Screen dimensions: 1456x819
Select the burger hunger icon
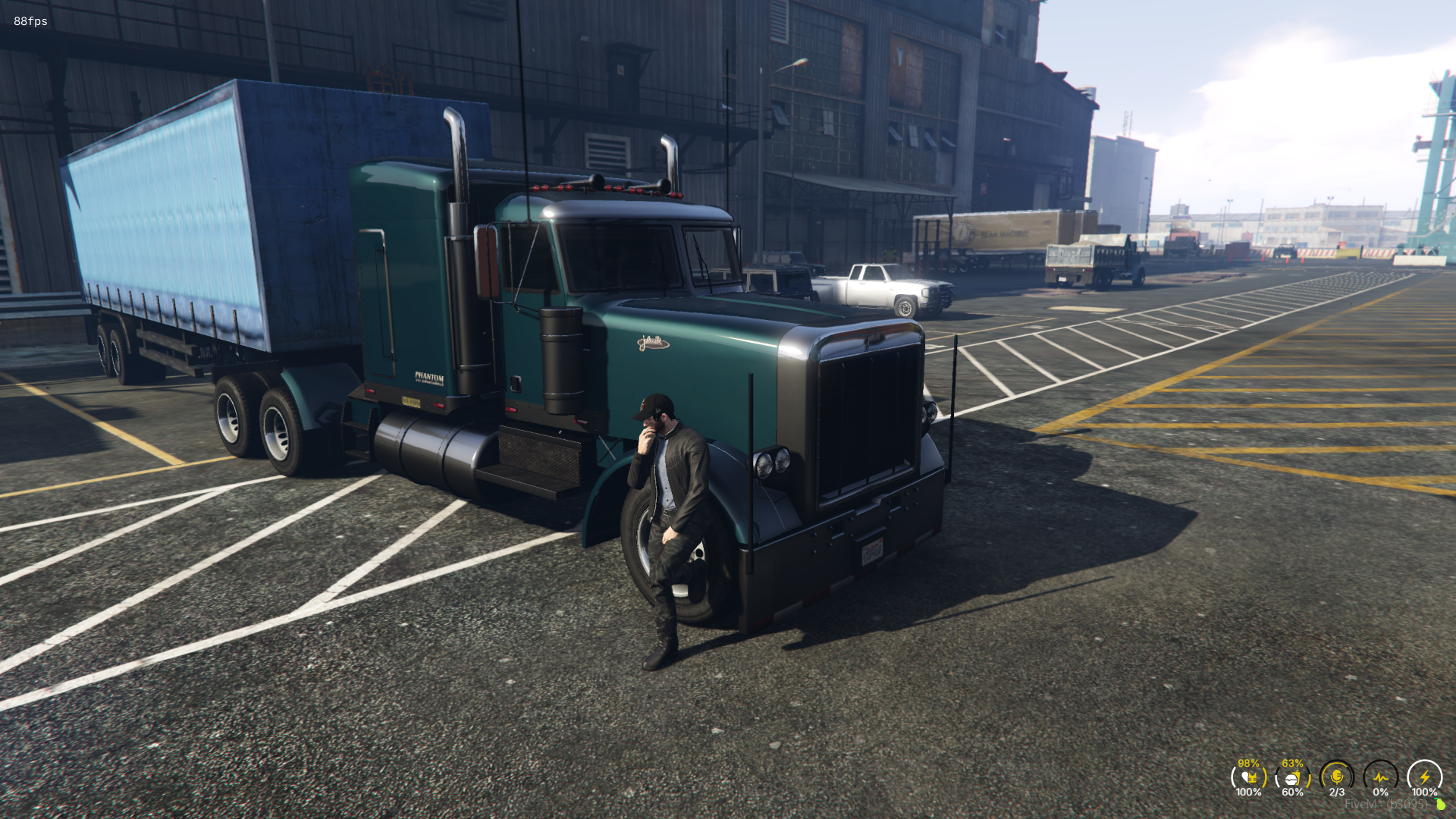[x=1291, y=779]
